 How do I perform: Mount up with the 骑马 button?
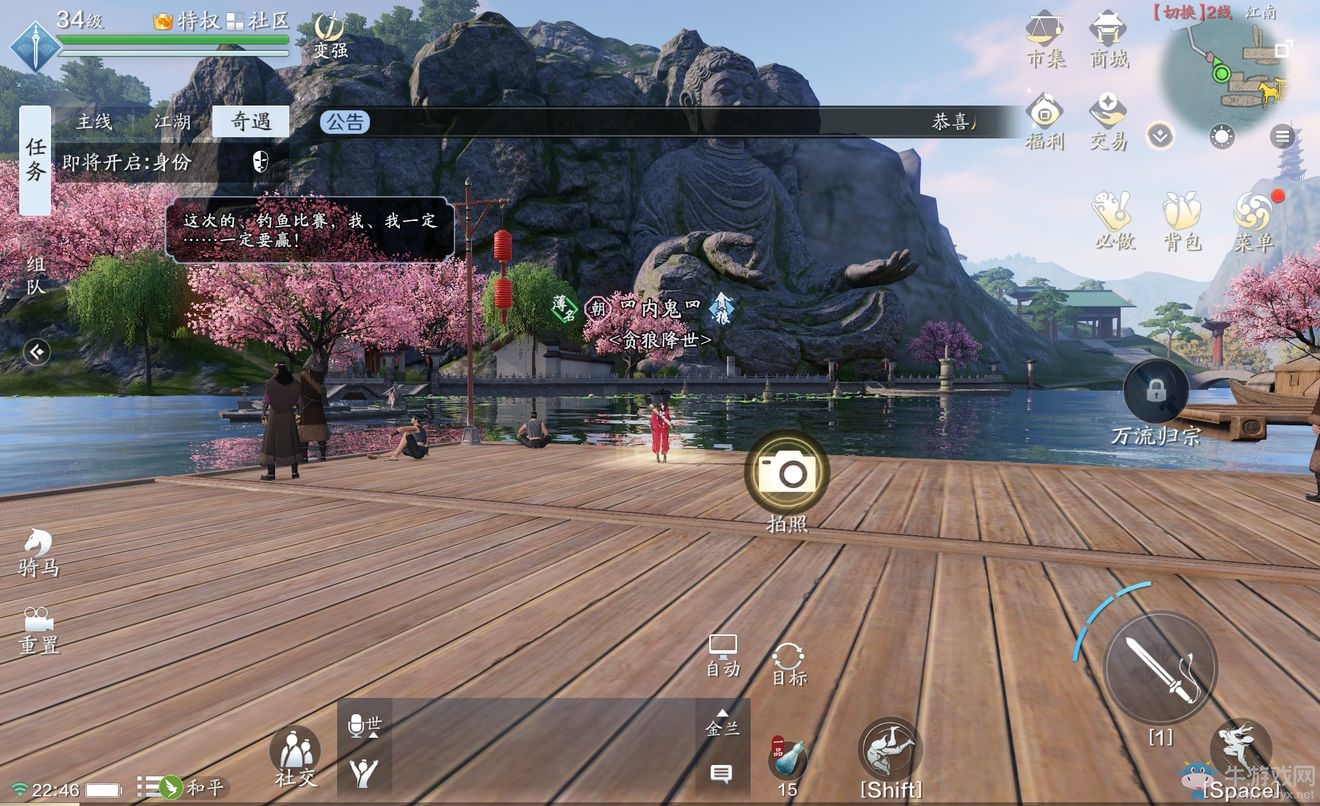(x=39, y=552)
